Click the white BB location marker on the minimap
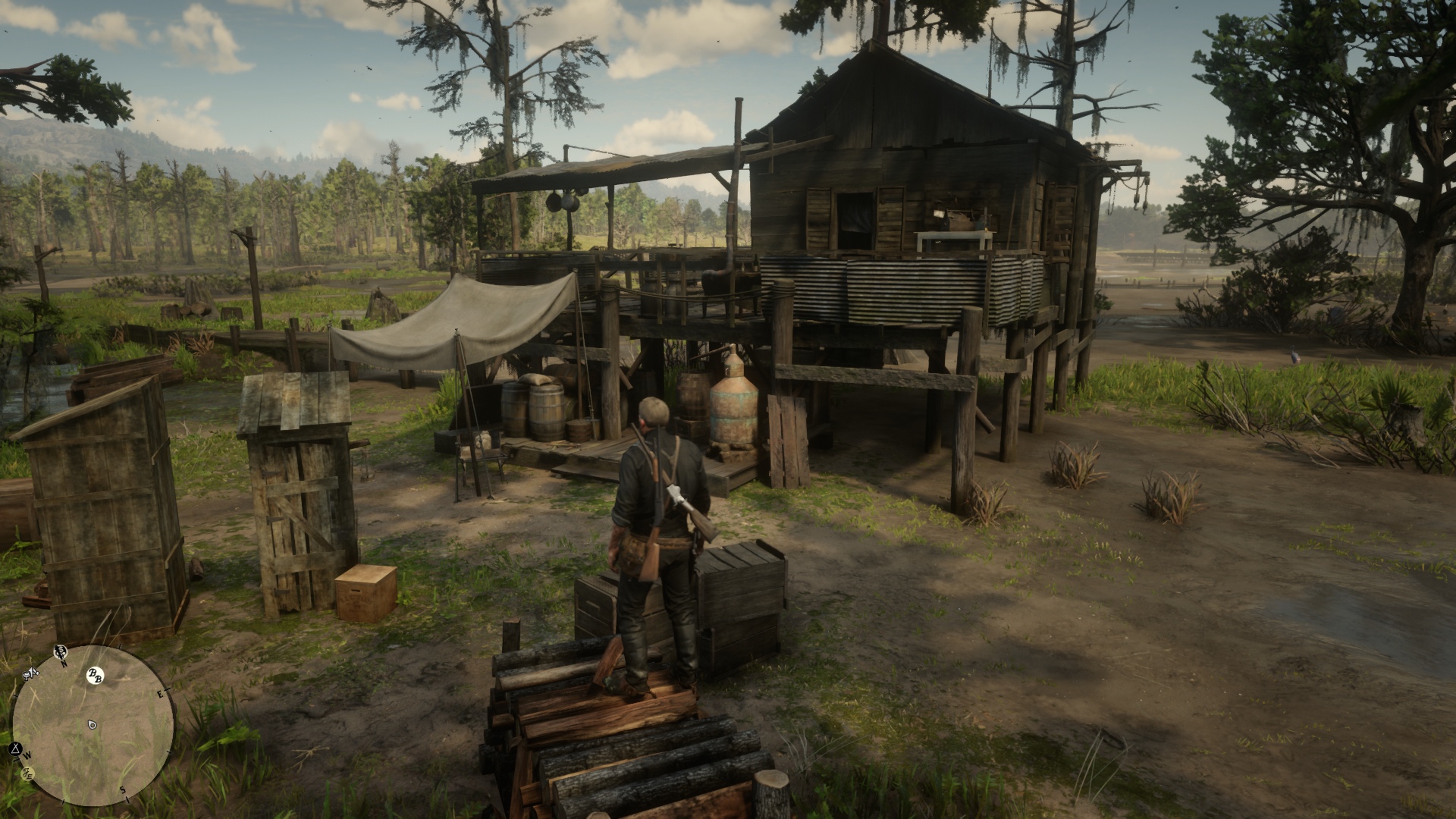The height and width of the screenshot is (819, 1456). (x=96, y=675)
